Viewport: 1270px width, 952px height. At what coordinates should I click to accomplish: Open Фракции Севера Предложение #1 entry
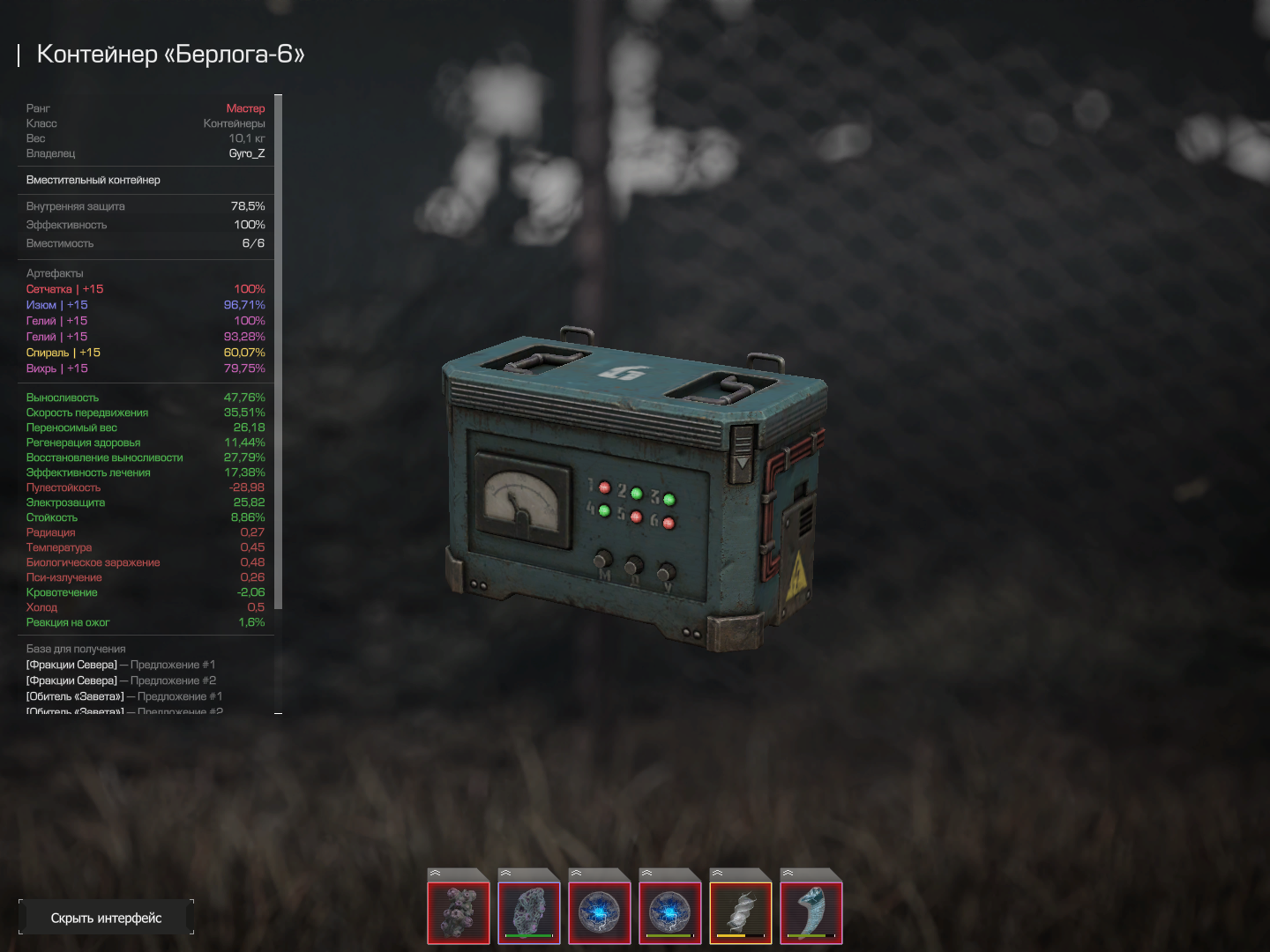coord(121,665)
